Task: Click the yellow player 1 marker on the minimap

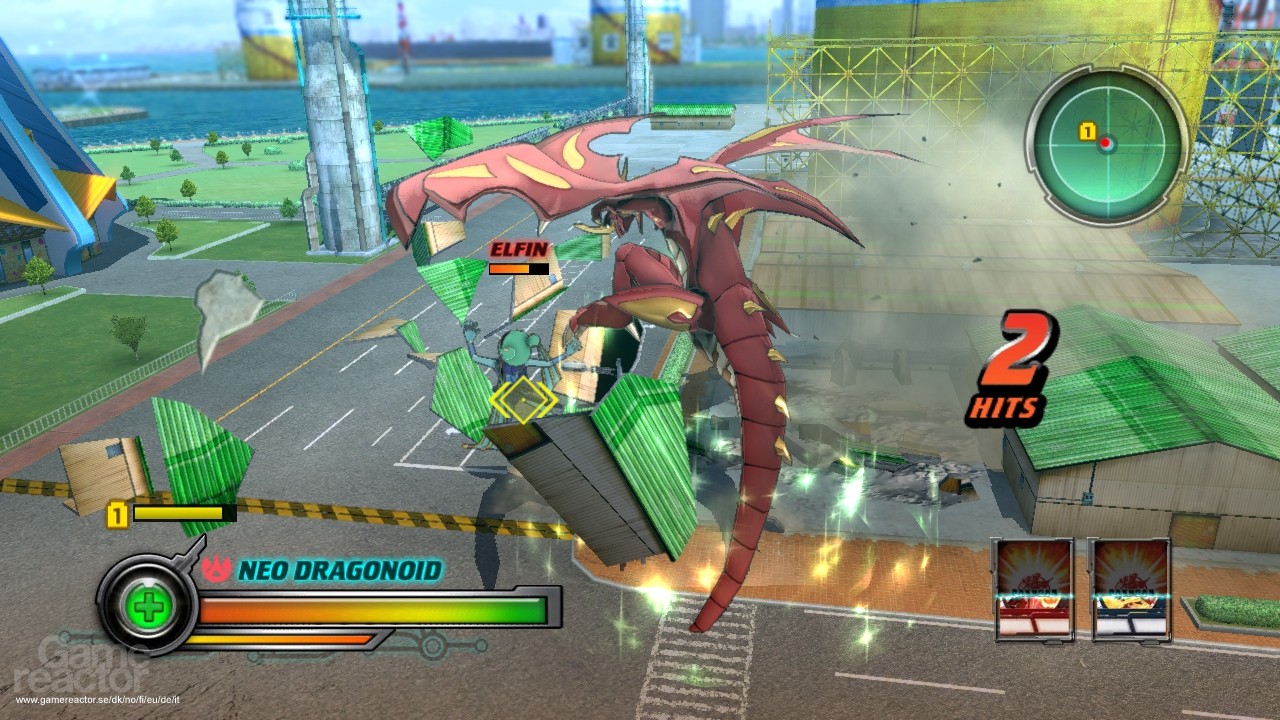Action: click(x=1087, y=131)
